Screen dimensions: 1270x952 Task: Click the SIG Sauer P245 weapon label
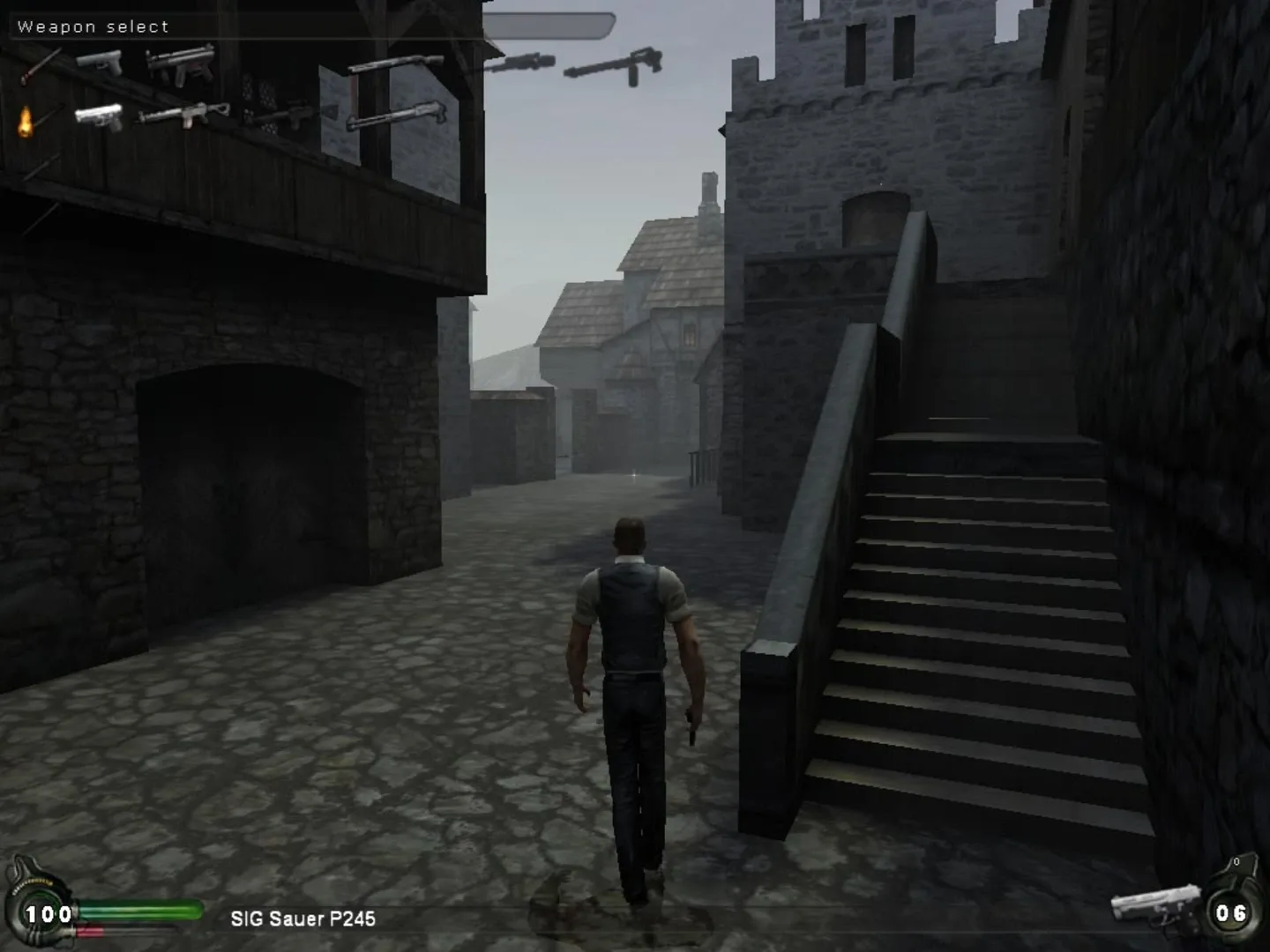tap(303, 919)
